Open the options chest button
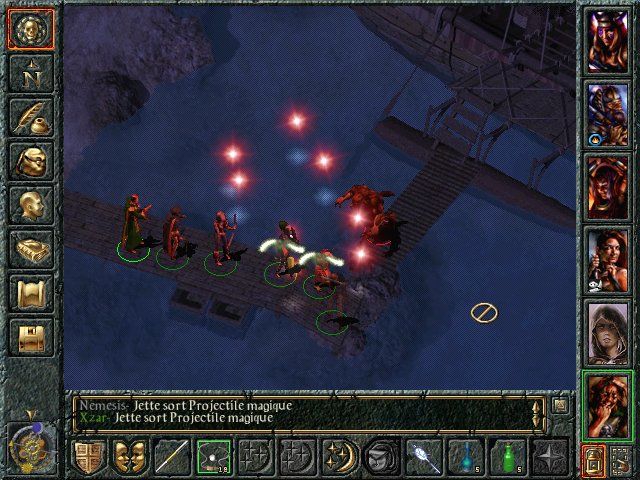Viewport: 640px width, 480px height. pos(30,337)
